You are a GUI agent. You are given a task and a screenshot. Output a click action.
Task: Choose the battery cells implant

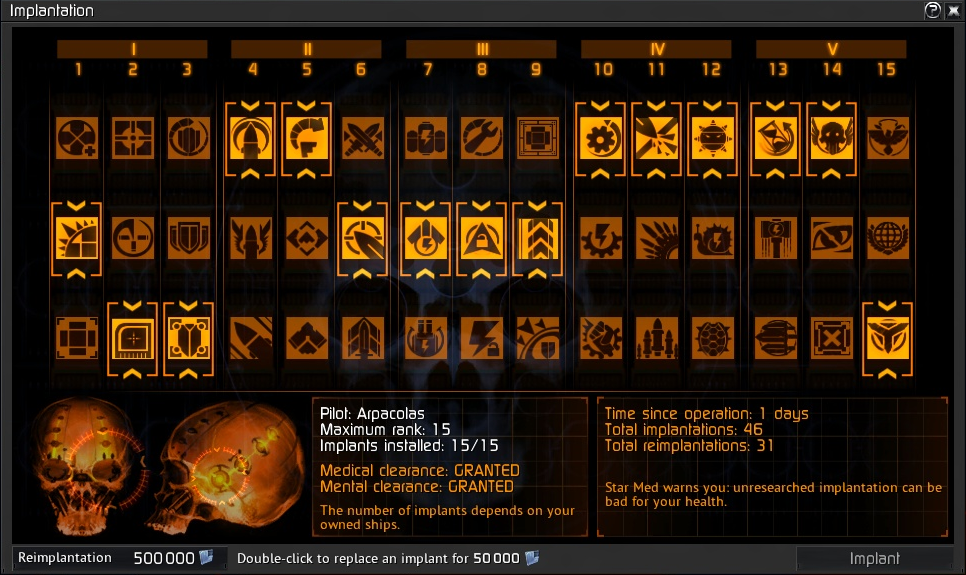426,138
